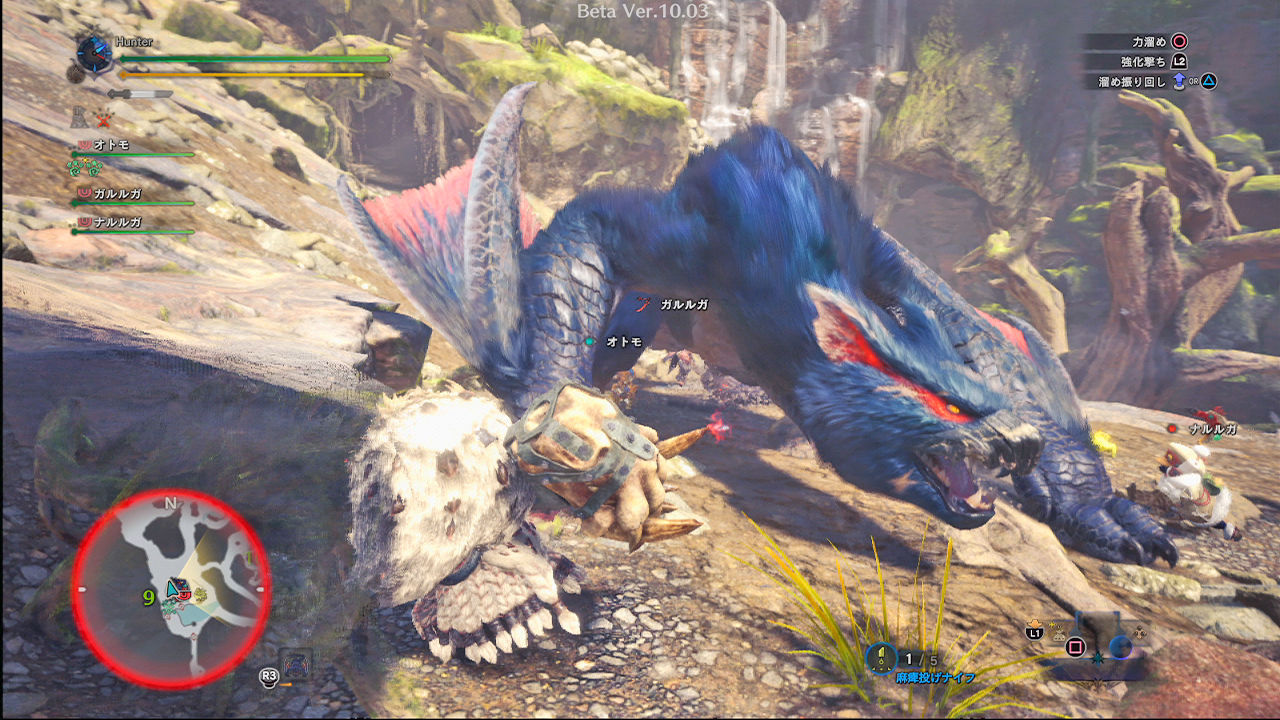1280x720 pixels.
Task: Select the Circle button for 力溜め
Action: pos(1180,42)
